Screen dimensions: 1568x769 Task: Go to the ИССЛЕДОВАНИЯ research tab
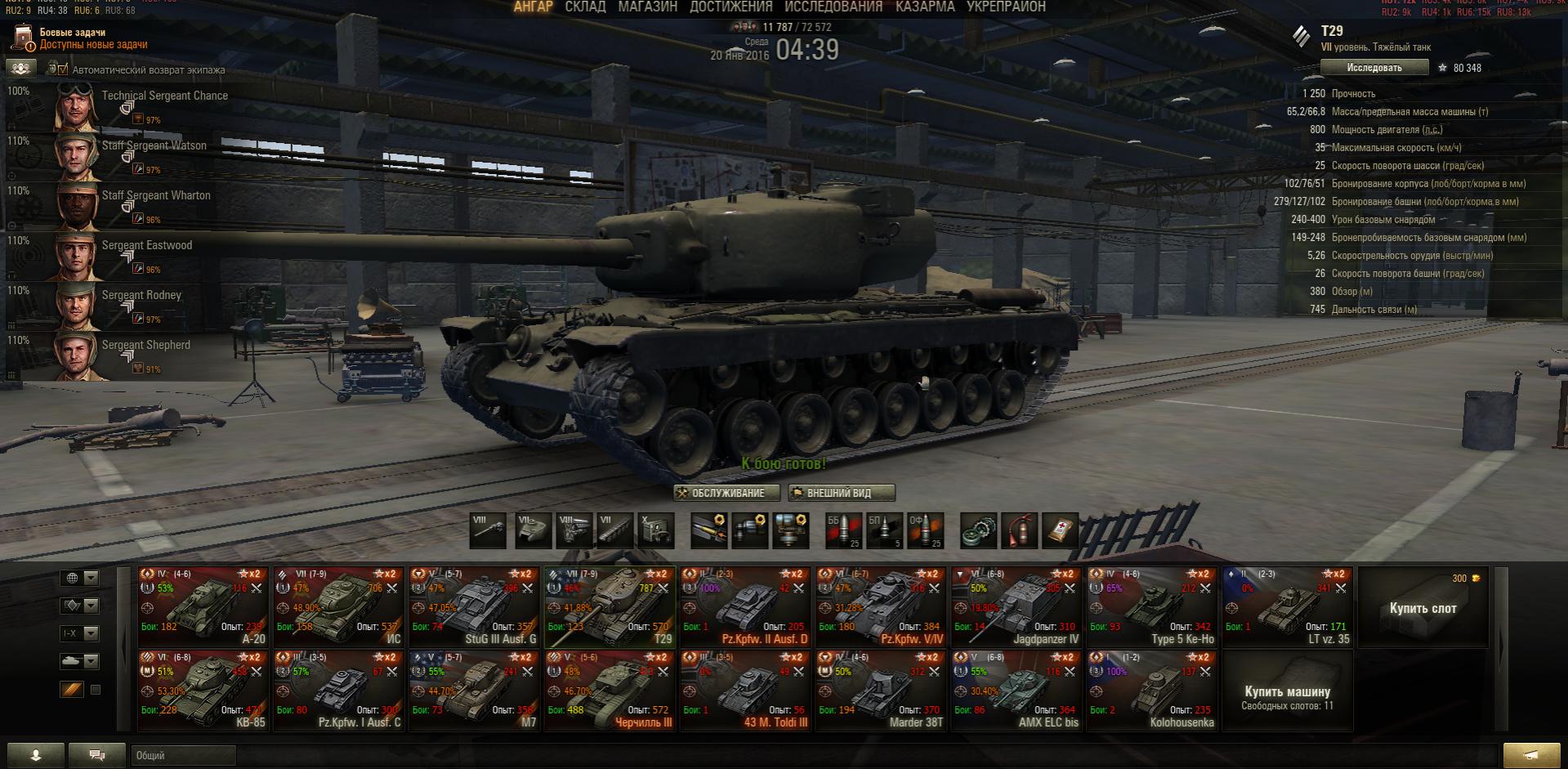[833, 7]
